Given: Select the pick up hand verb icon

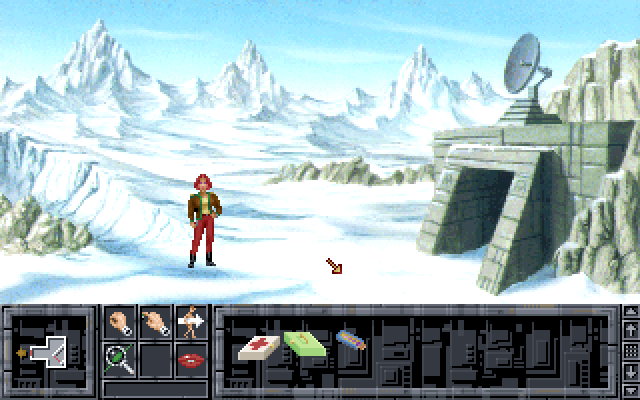Looking at the screenshot, I should (121, 322).
